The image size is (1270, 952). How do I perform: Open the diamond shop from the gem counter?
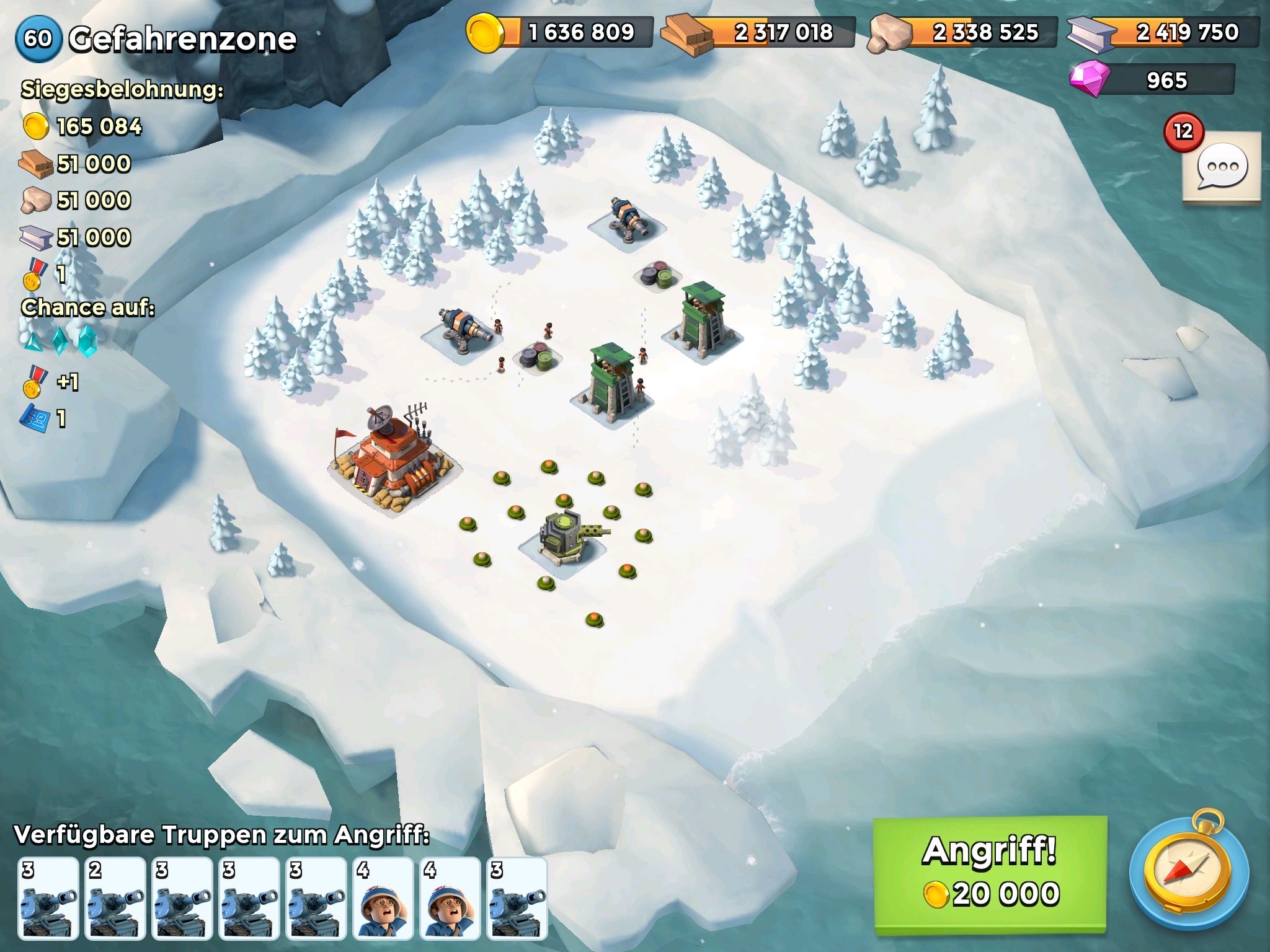pyautogui.click(x=1152, y=81)
